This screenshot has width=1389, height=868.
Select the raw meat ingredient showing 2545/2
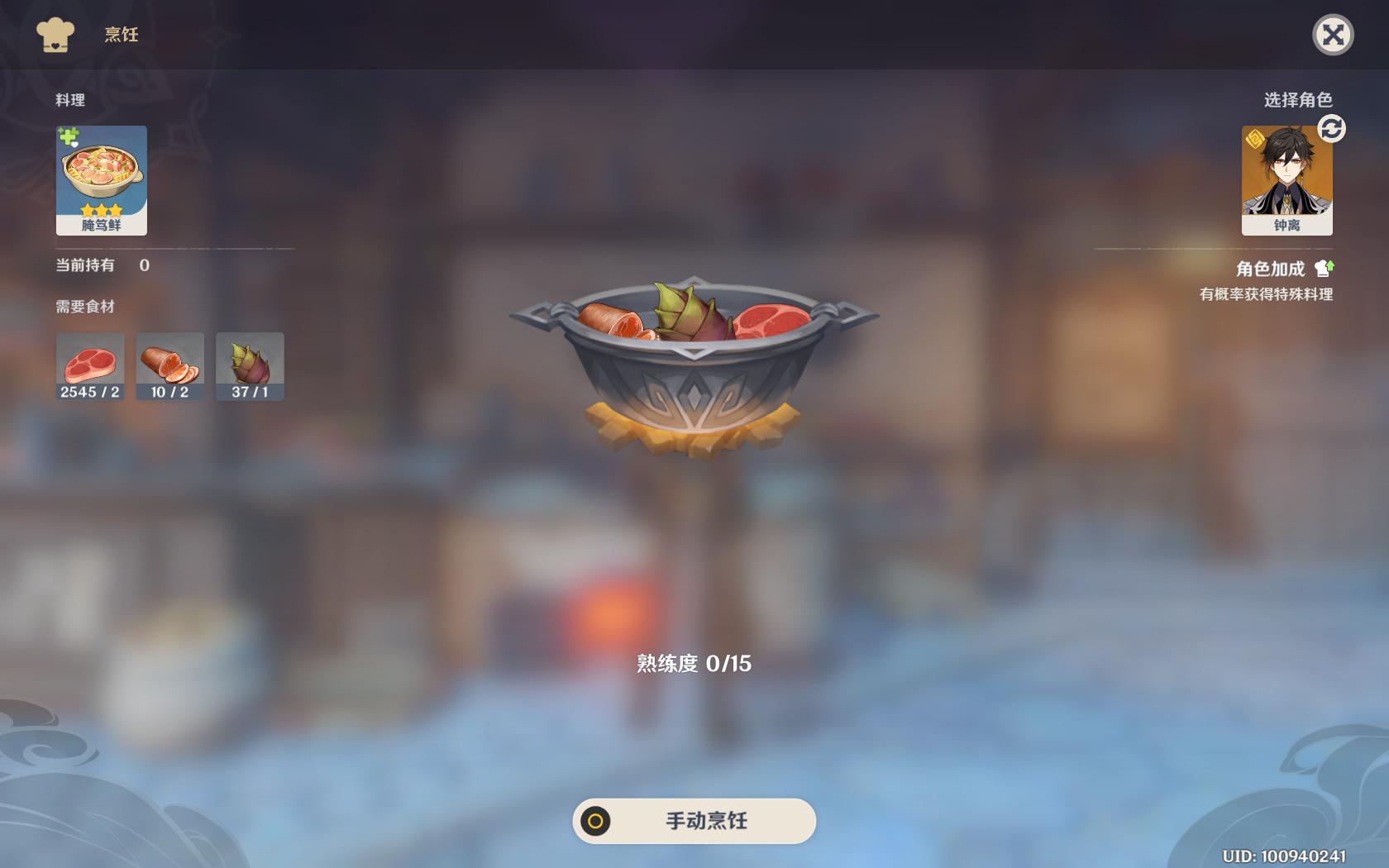pos(90,365)
